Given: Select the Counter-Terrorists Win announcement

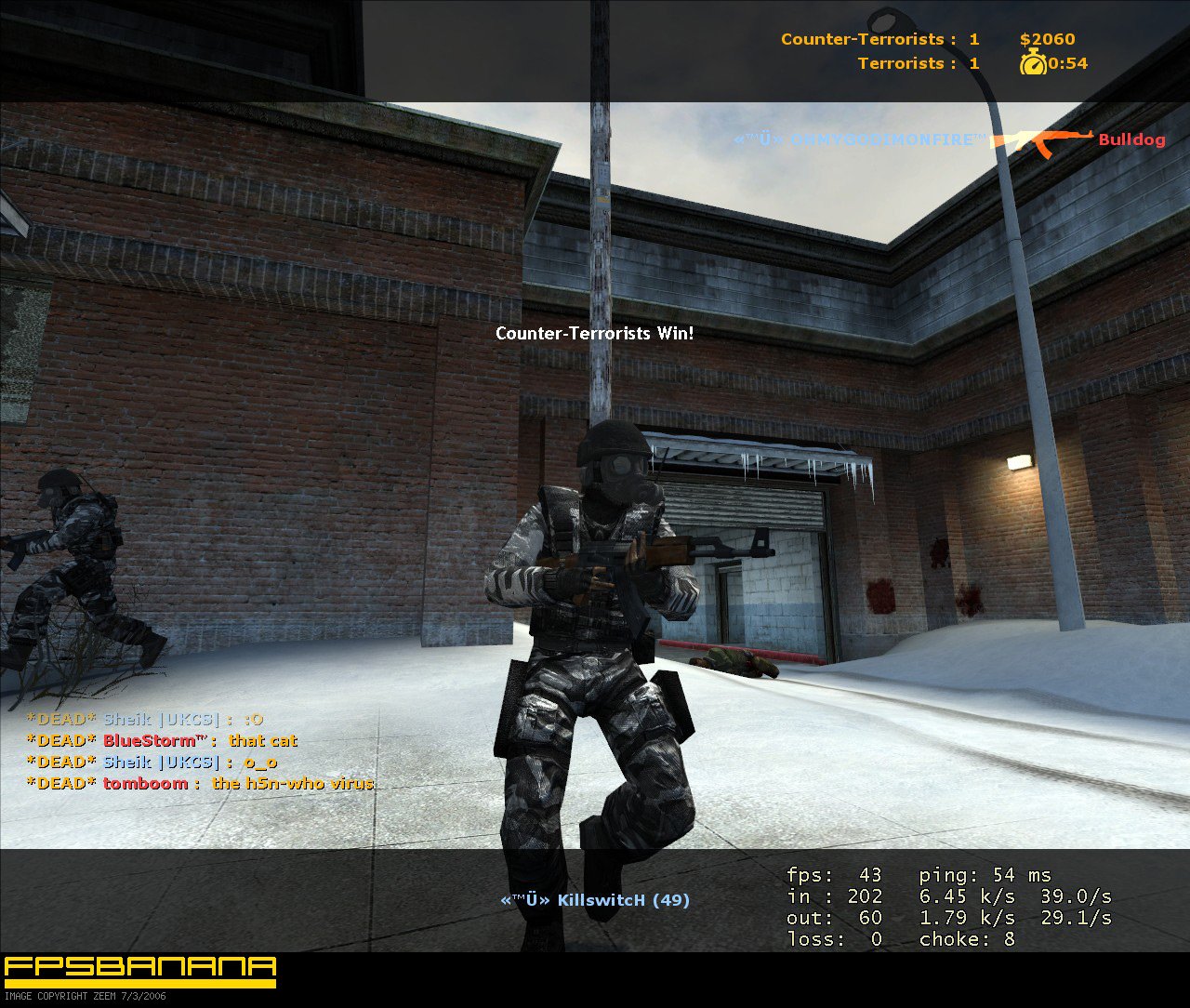Looking at the screenshot, I should (x=595, y=333).
